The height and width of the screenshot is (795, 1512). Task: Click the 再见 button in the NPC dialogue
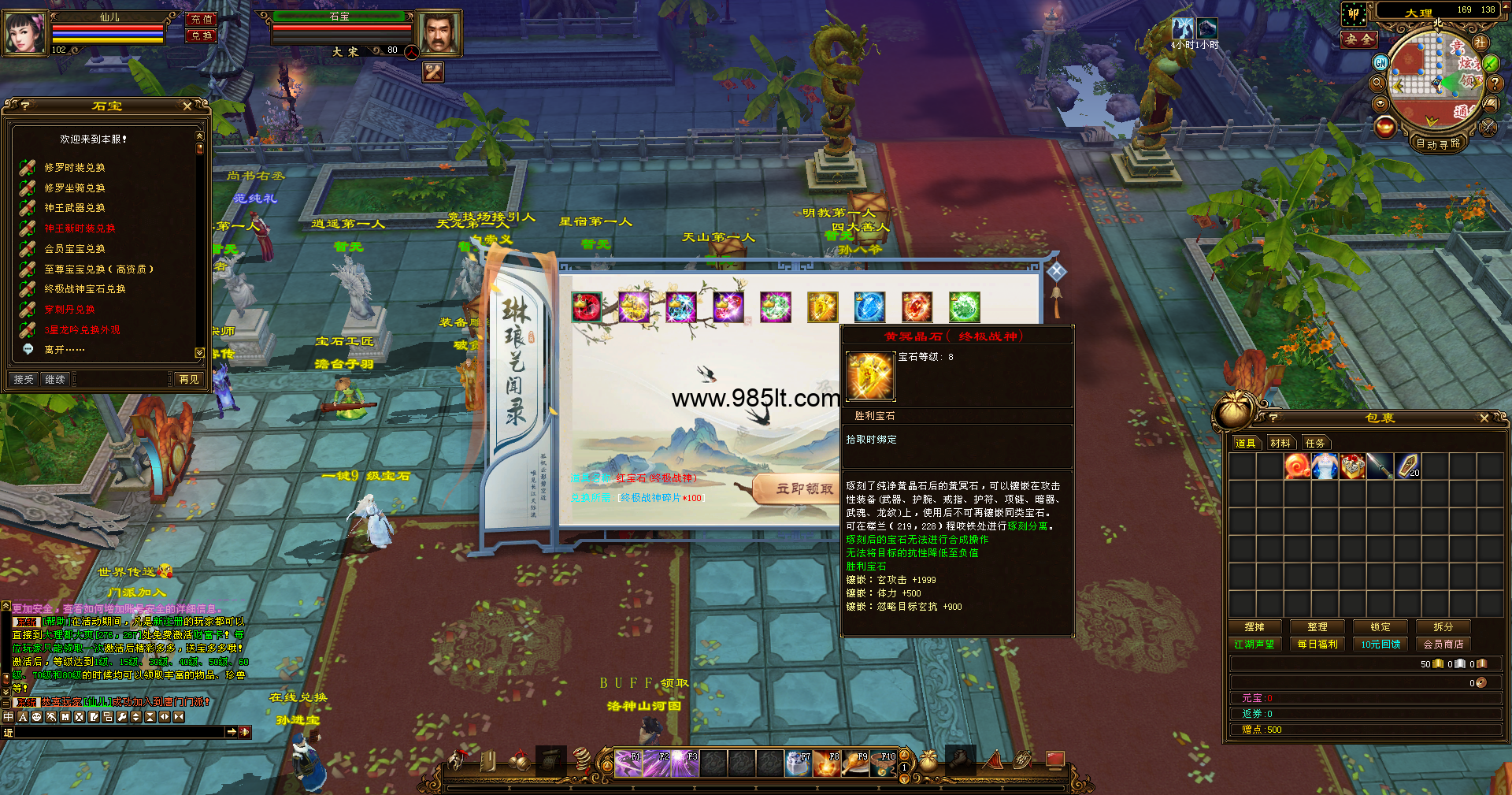[189, 380]
